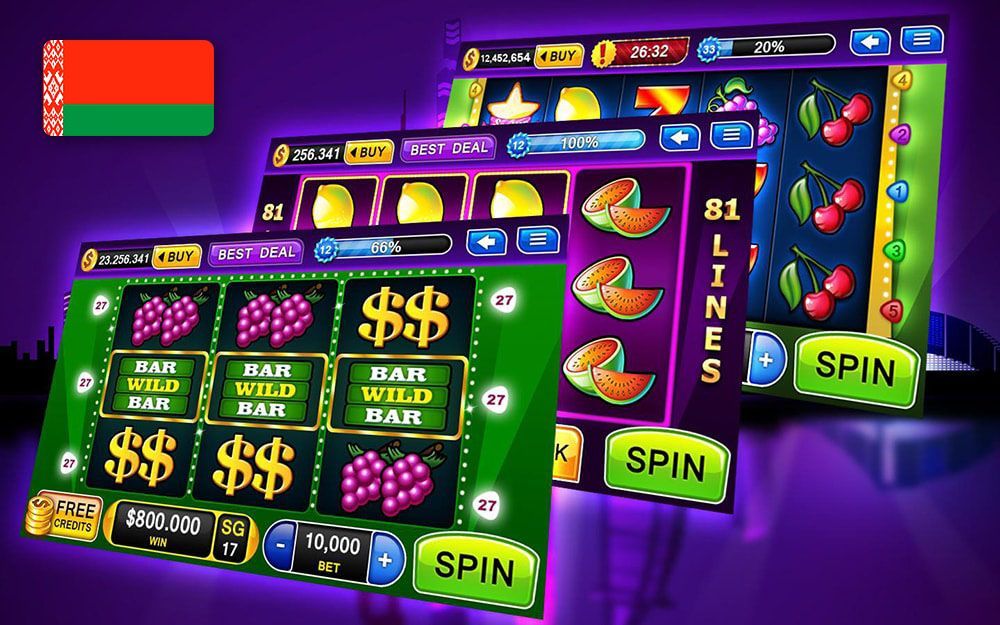
Task: Spin the front green slot machine
Action: point(471,570)
